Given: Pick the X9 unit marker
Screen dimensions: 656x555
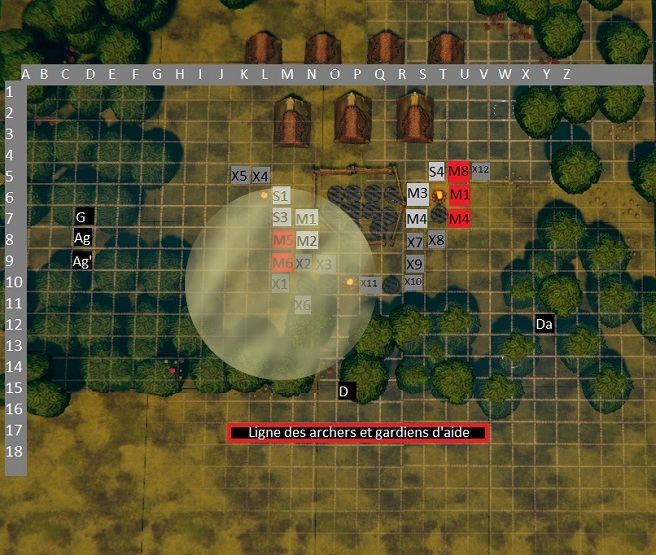Looking at the screenshot, I should 415,264.
